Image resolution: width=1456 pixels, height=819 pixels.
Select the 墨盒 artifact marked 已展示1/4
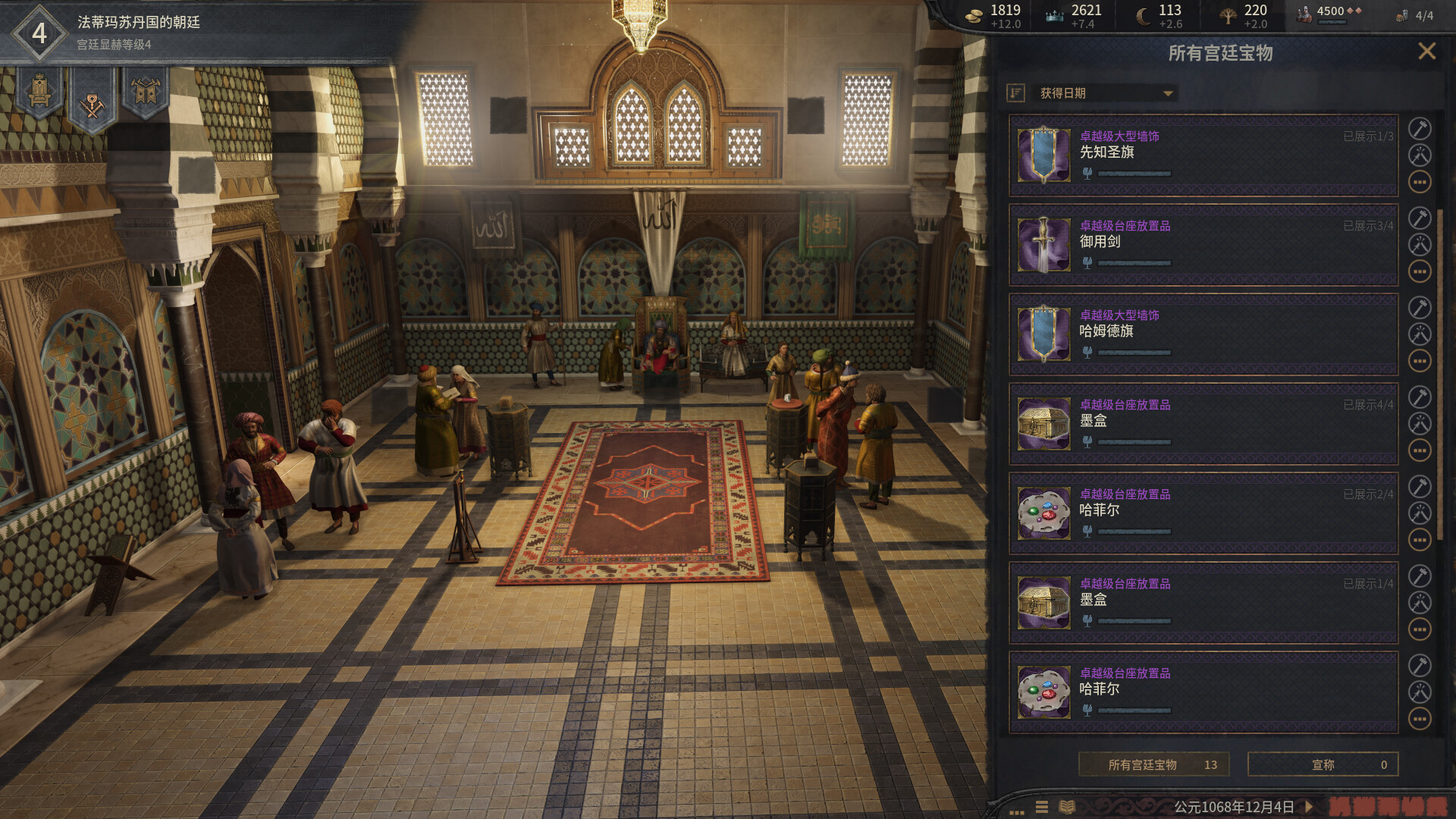coord(1203,602)
